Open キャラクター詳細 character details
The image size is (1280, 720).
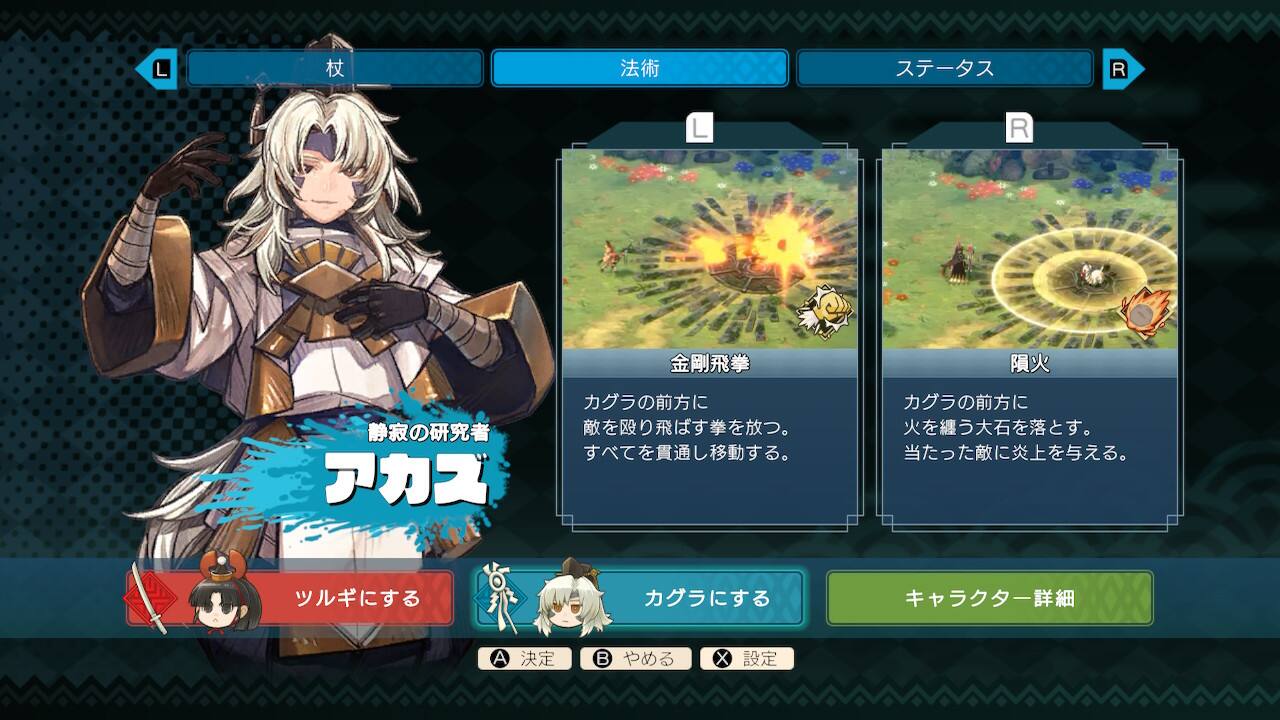(x=989, y=598)
